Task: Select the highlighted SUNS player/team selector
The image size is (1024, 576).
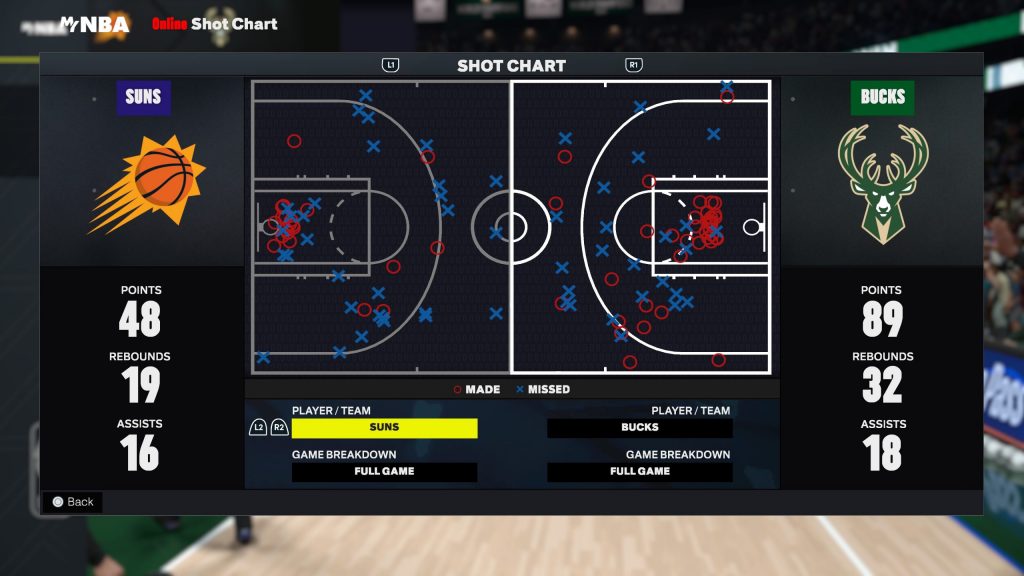Action: click(x=384, y=428)
